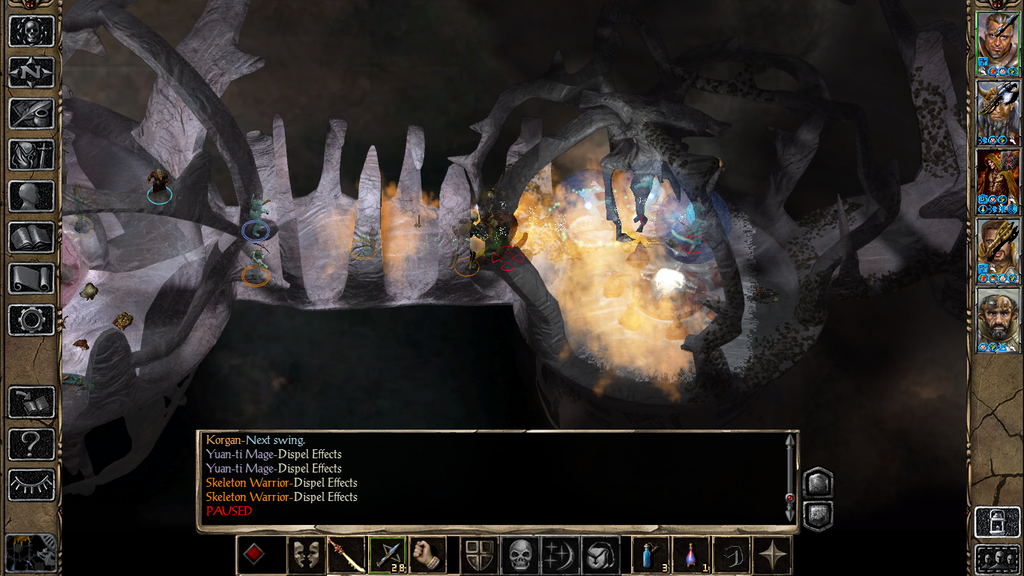Open the mage spellbook button
The image size is (1024, 576).
(31, 237)
